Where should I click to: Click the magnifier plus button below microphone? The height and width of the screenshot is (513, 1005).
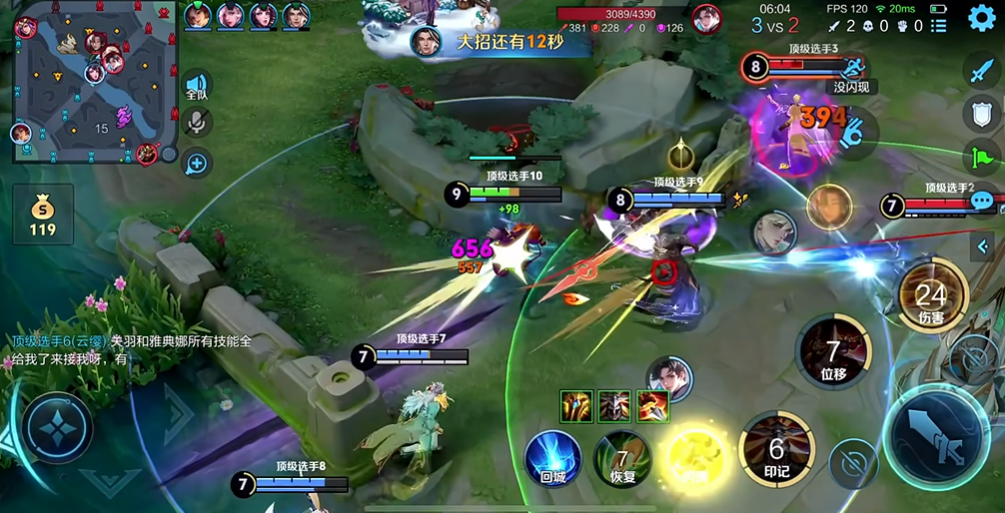tap(196, 162)
